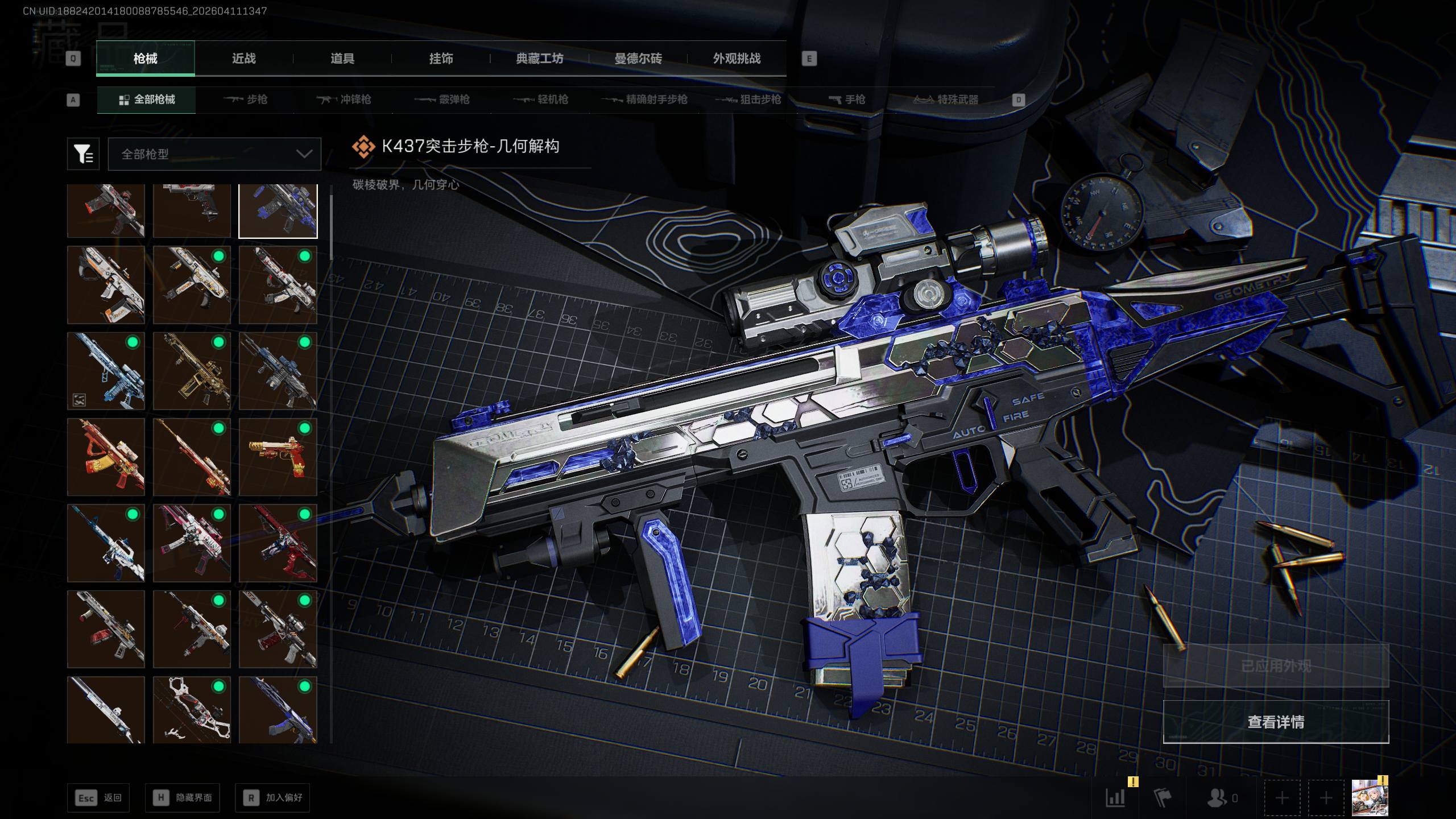This screenshot has height=819, width=1456.
Task: Switch to the 外观挑战 tab
Action: click(737, 59)
